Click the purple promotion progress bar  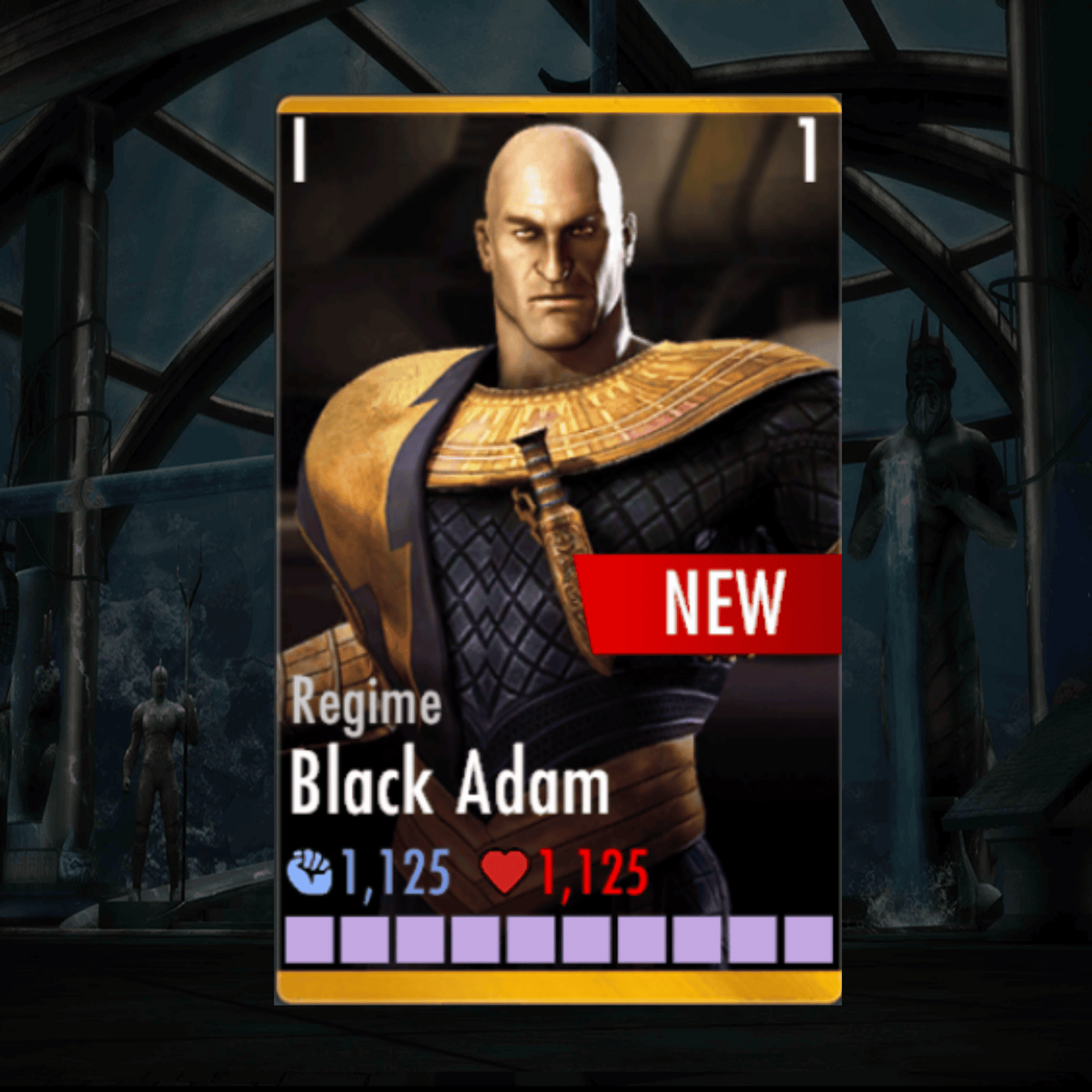[559, 937]
